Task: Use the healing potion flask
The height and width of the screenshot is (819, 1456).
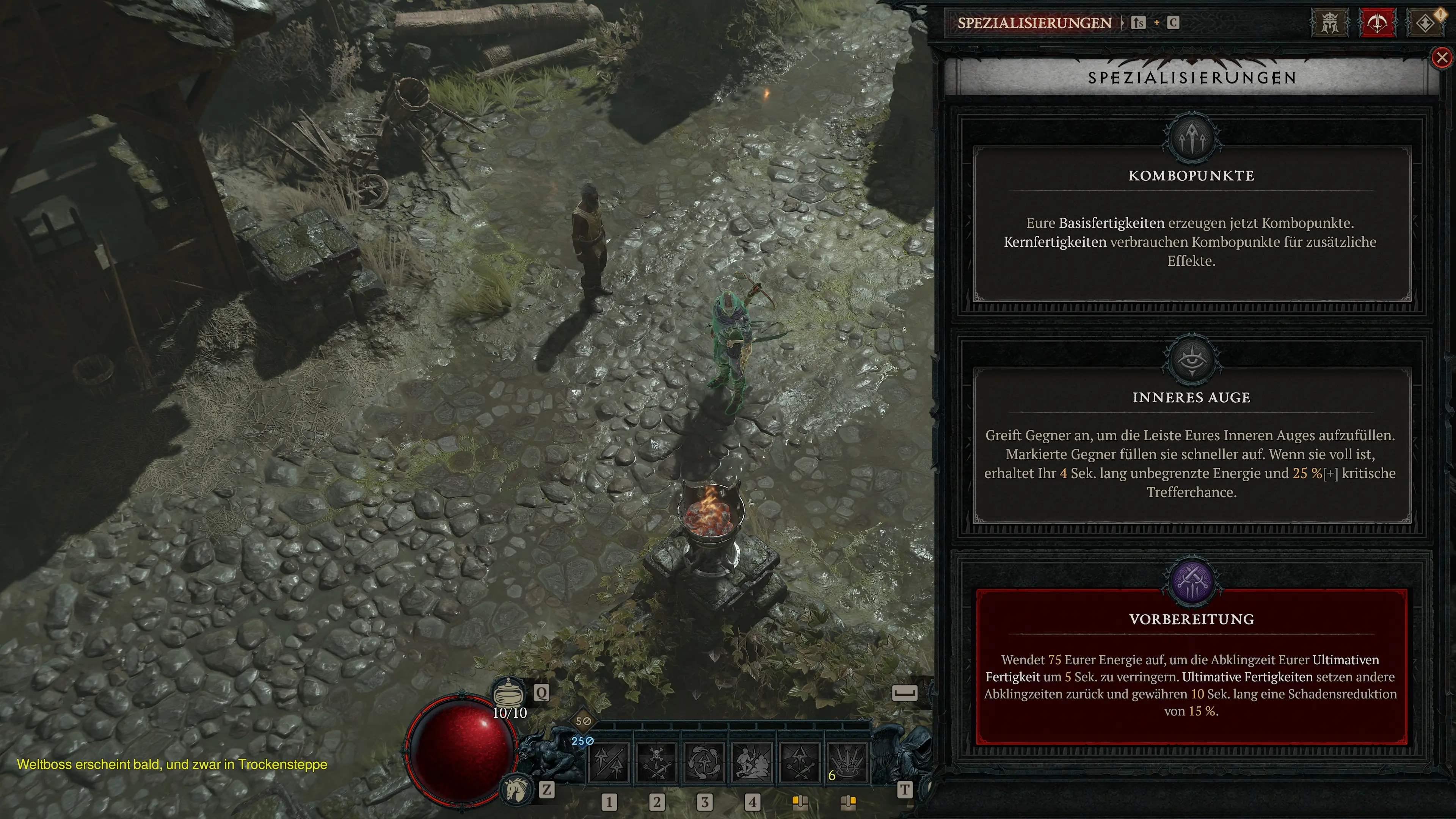Action: 508,692
